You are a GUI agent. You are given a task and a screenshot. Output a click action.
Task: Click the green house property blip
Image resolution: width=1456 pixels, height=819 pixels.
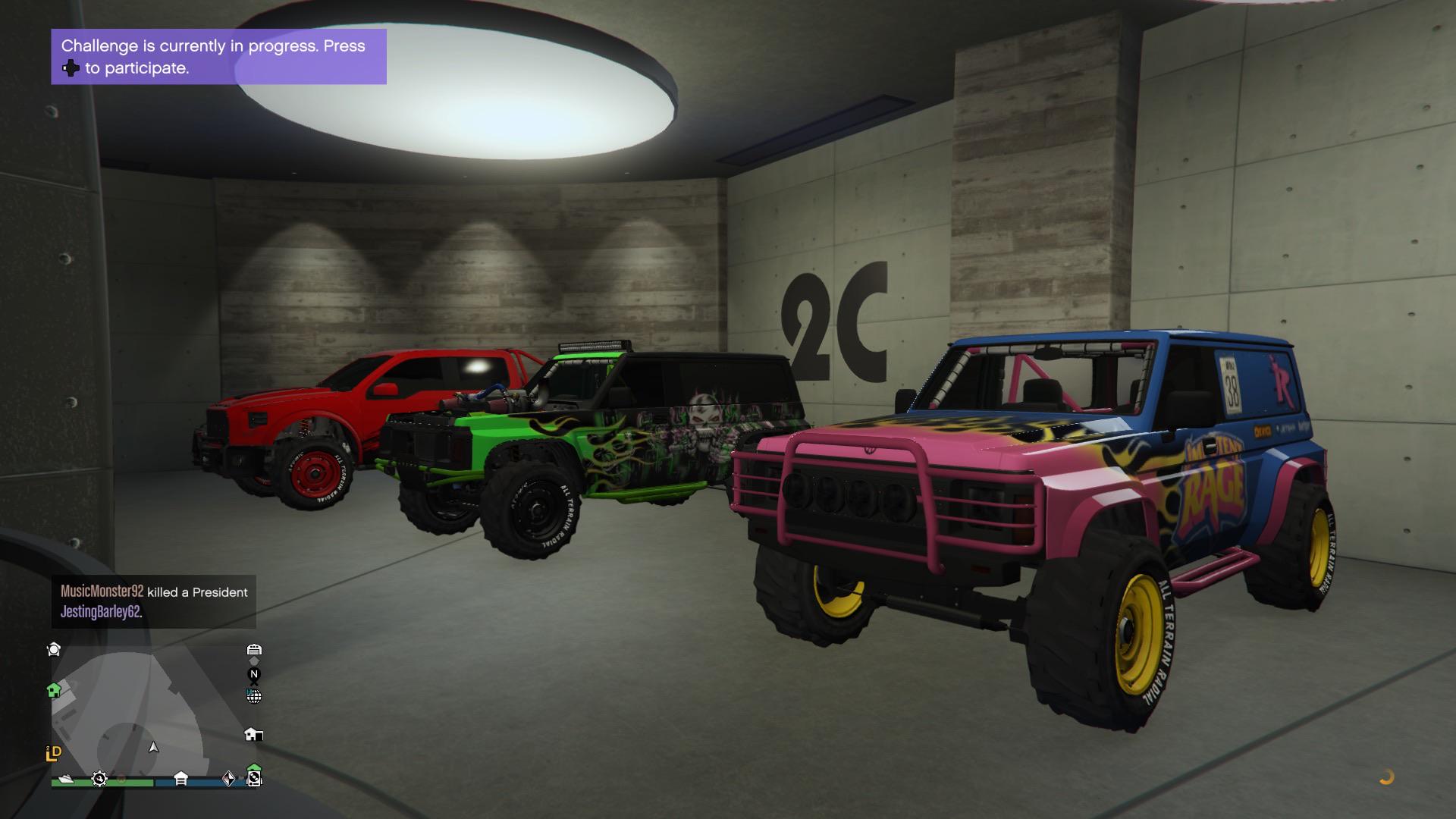pos(54,690)
